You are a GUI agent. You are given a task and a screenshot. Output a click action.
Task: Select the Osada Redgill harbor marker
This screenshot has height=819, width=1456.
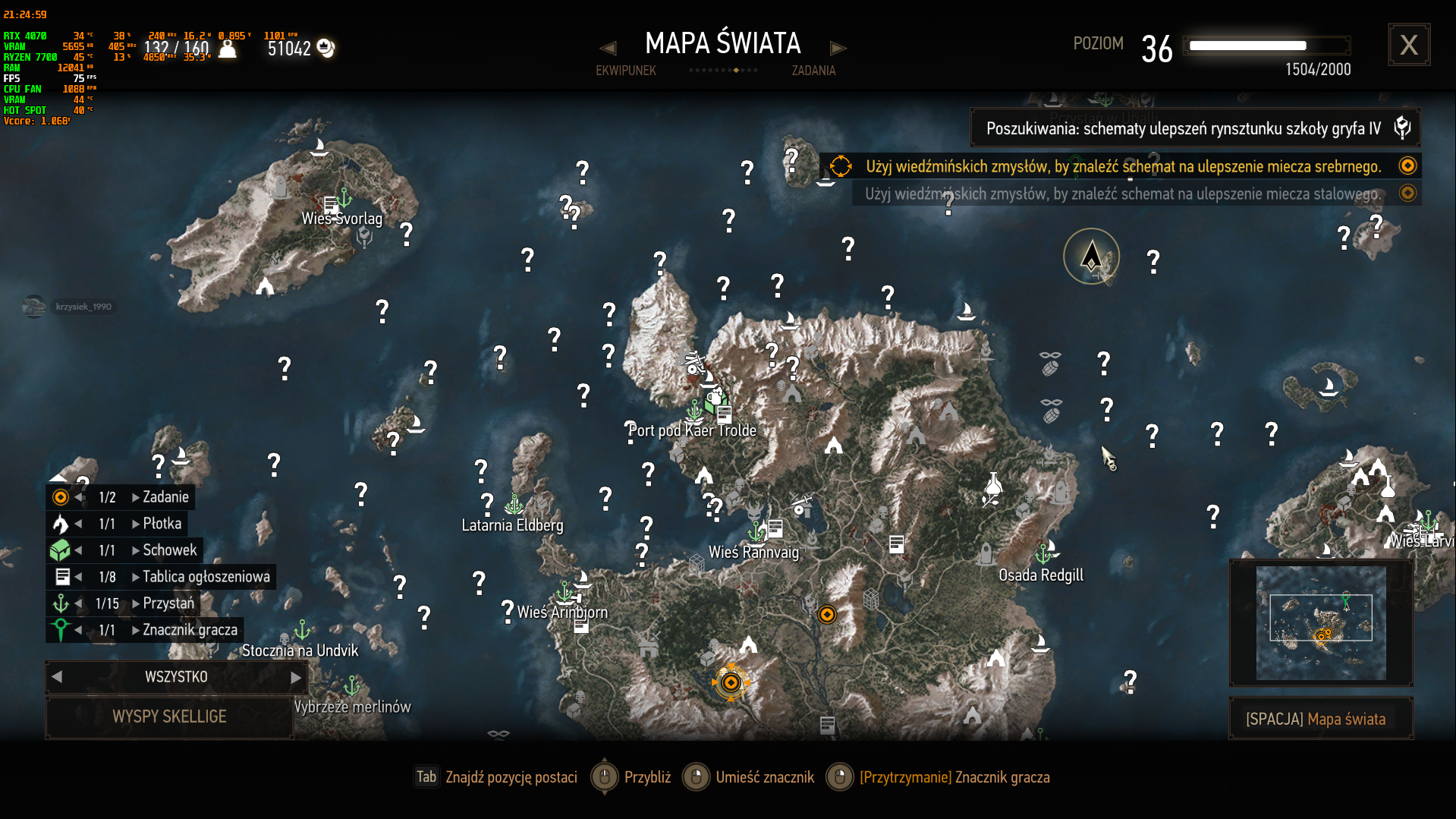click(x=1044, y=553)
